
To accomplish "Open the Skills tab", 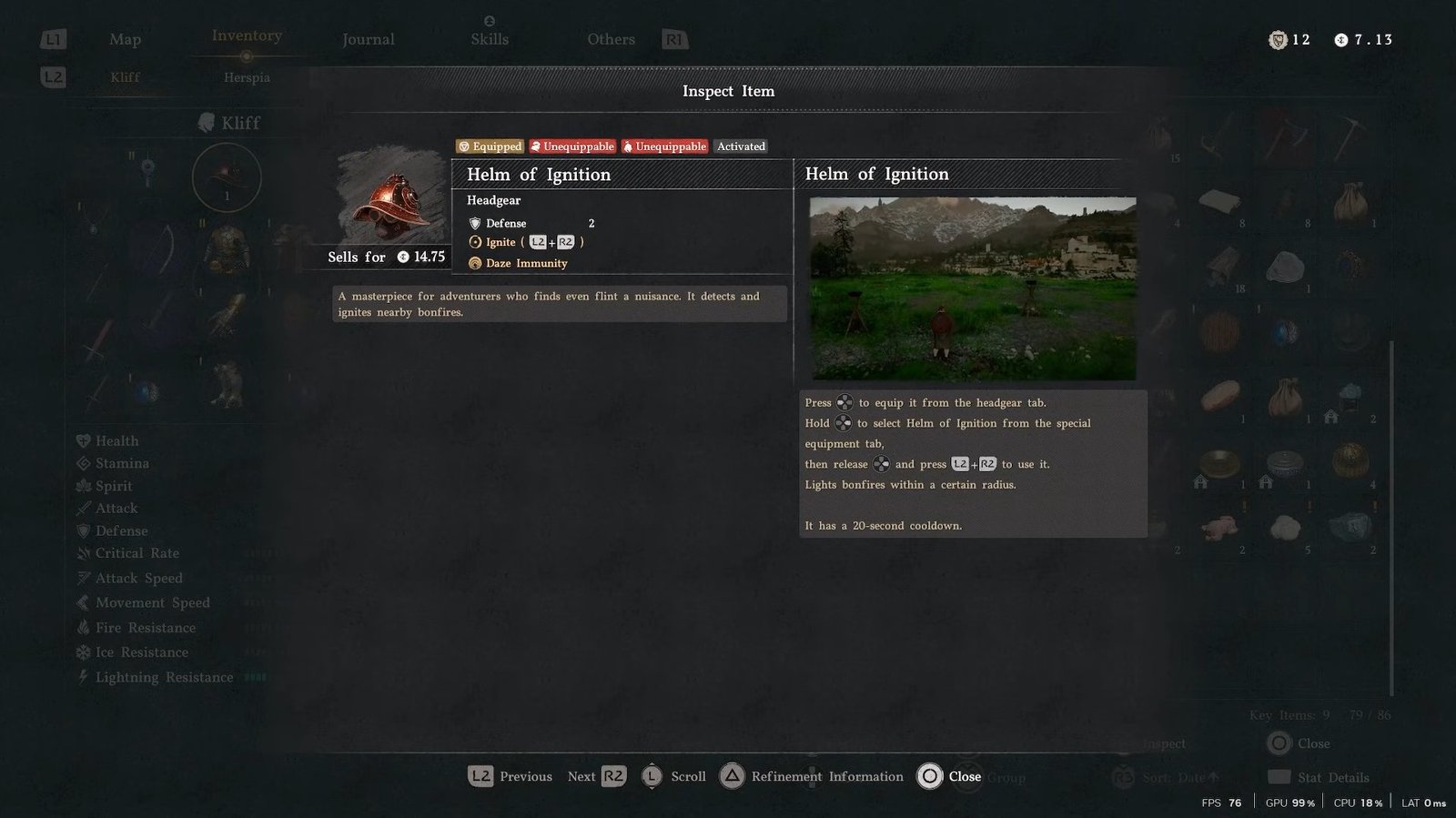I will coord(490,39).
